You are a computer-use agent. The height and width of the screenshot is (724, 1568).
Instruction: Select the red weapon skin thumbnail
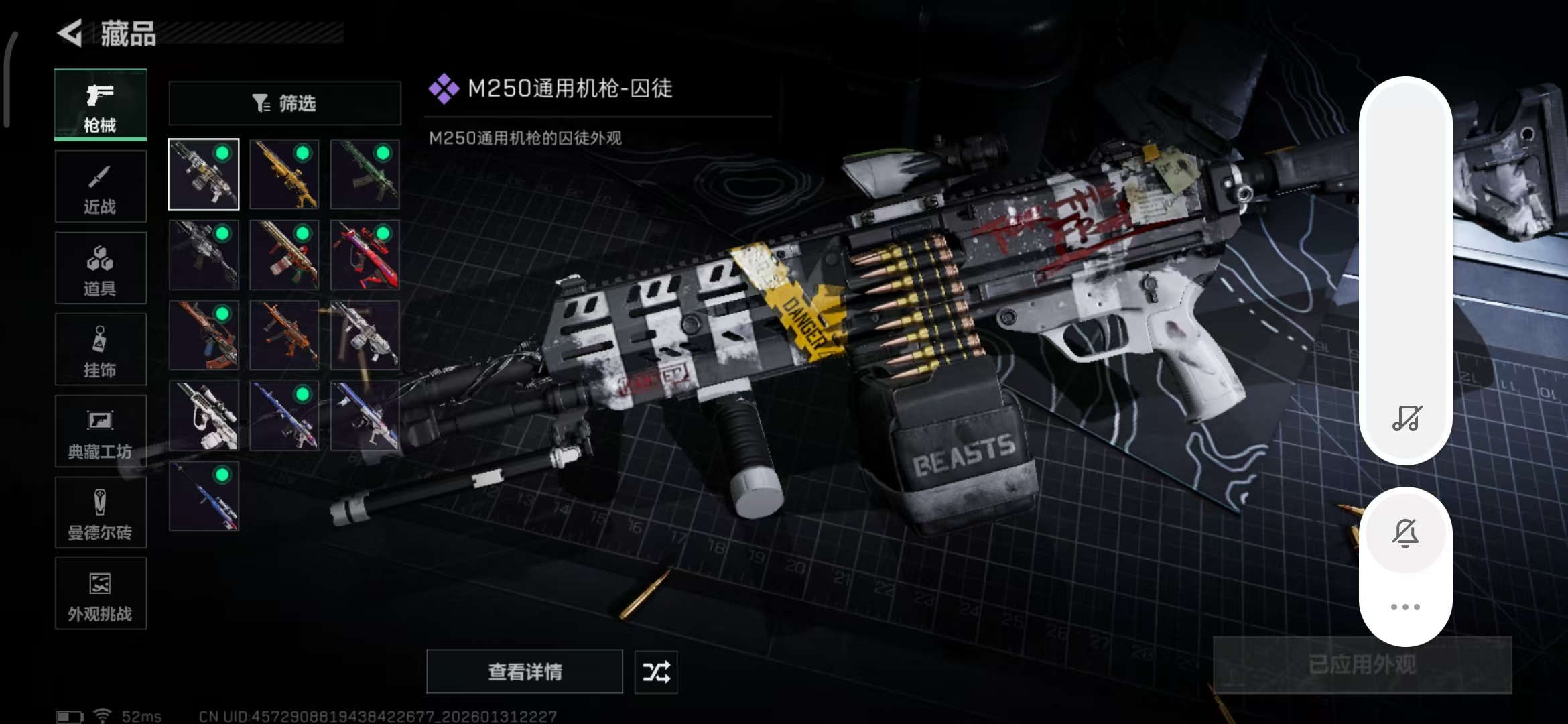365,255
